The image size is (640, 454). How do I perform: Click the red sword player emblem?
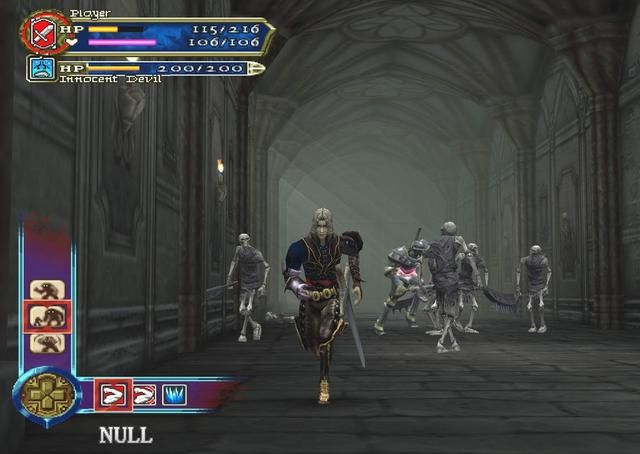point(42,34)
